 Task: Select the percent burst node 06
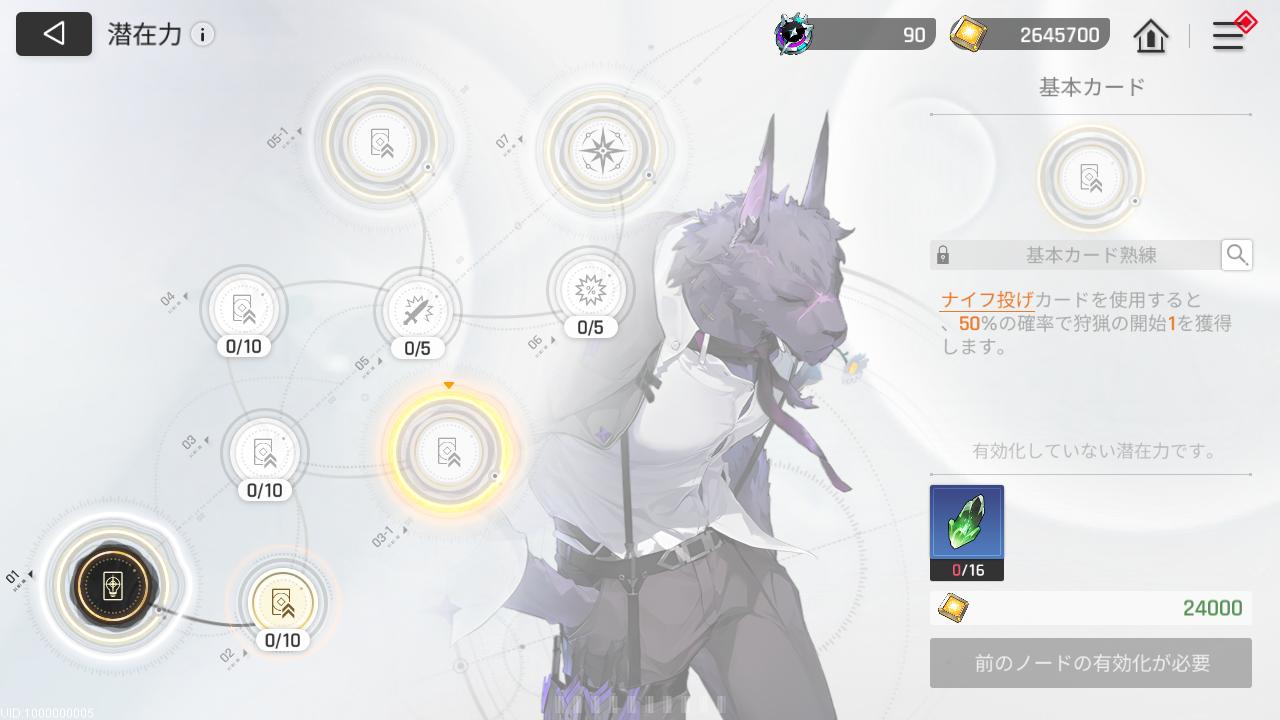tap(591, 290)
